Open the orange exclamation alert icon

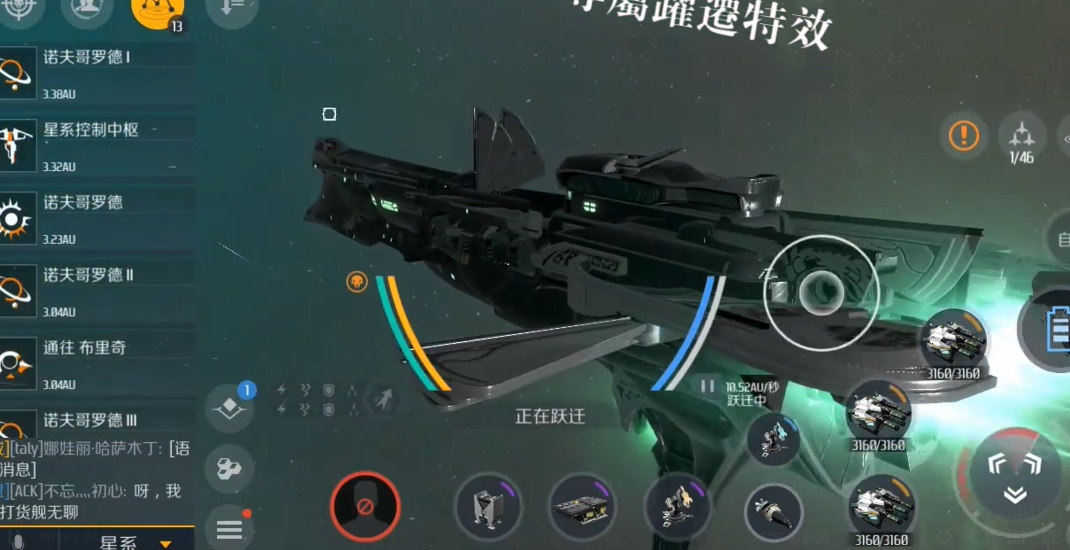point(964,135)
